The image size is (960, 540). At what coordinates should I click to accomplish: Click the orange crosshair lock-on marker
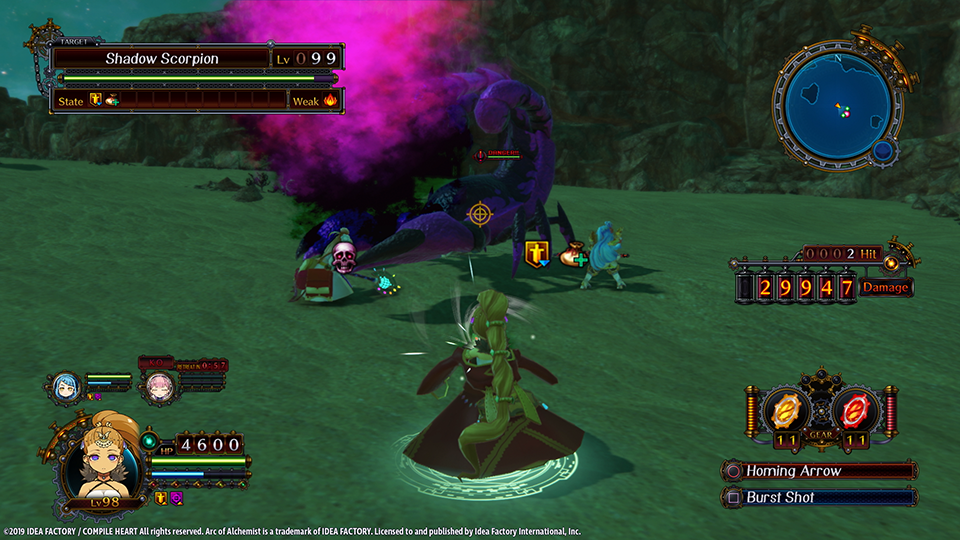tap(480, 213)
